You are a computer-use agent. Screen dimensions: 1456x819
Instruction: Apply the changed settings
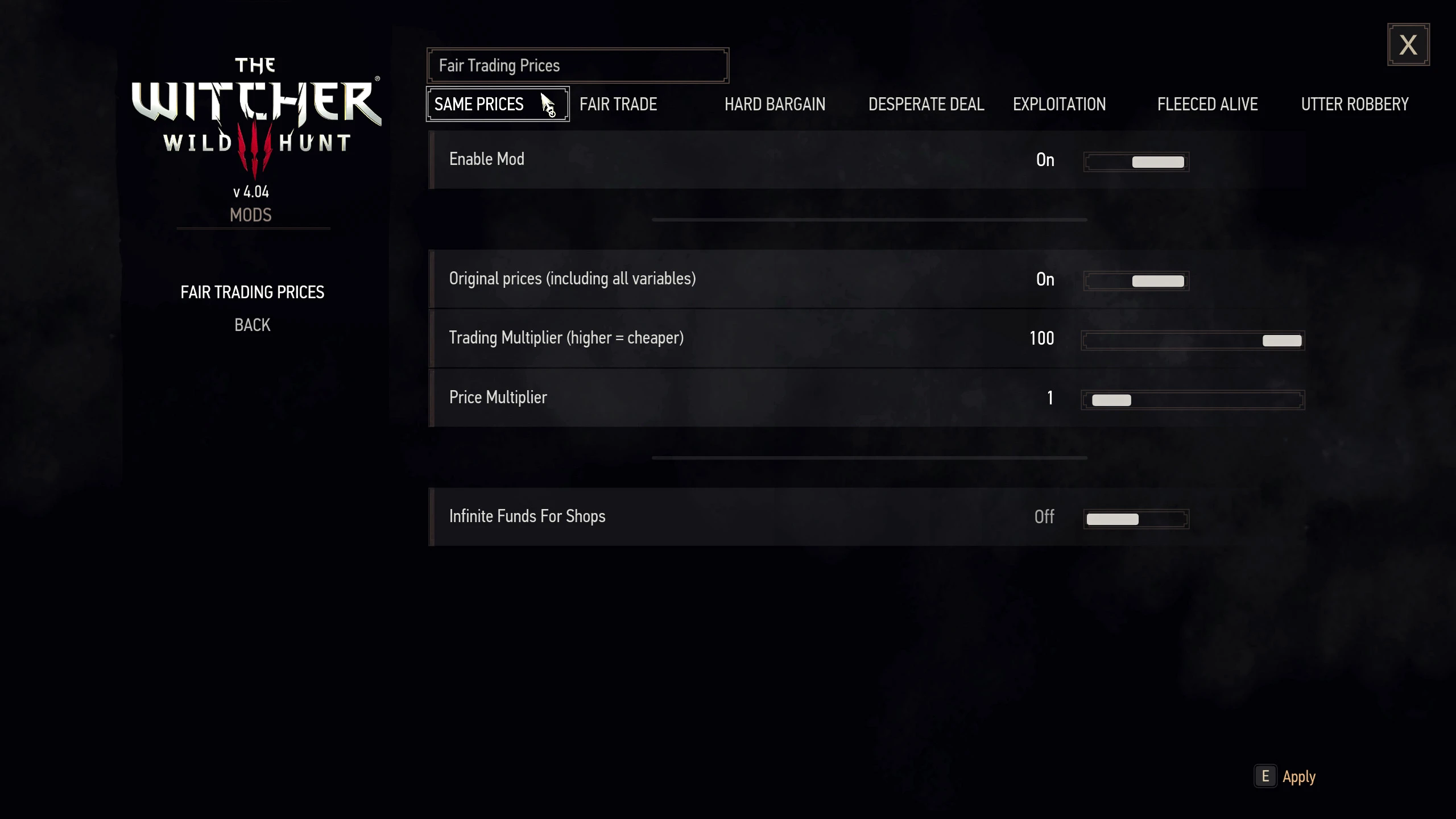click(1298, 777)
